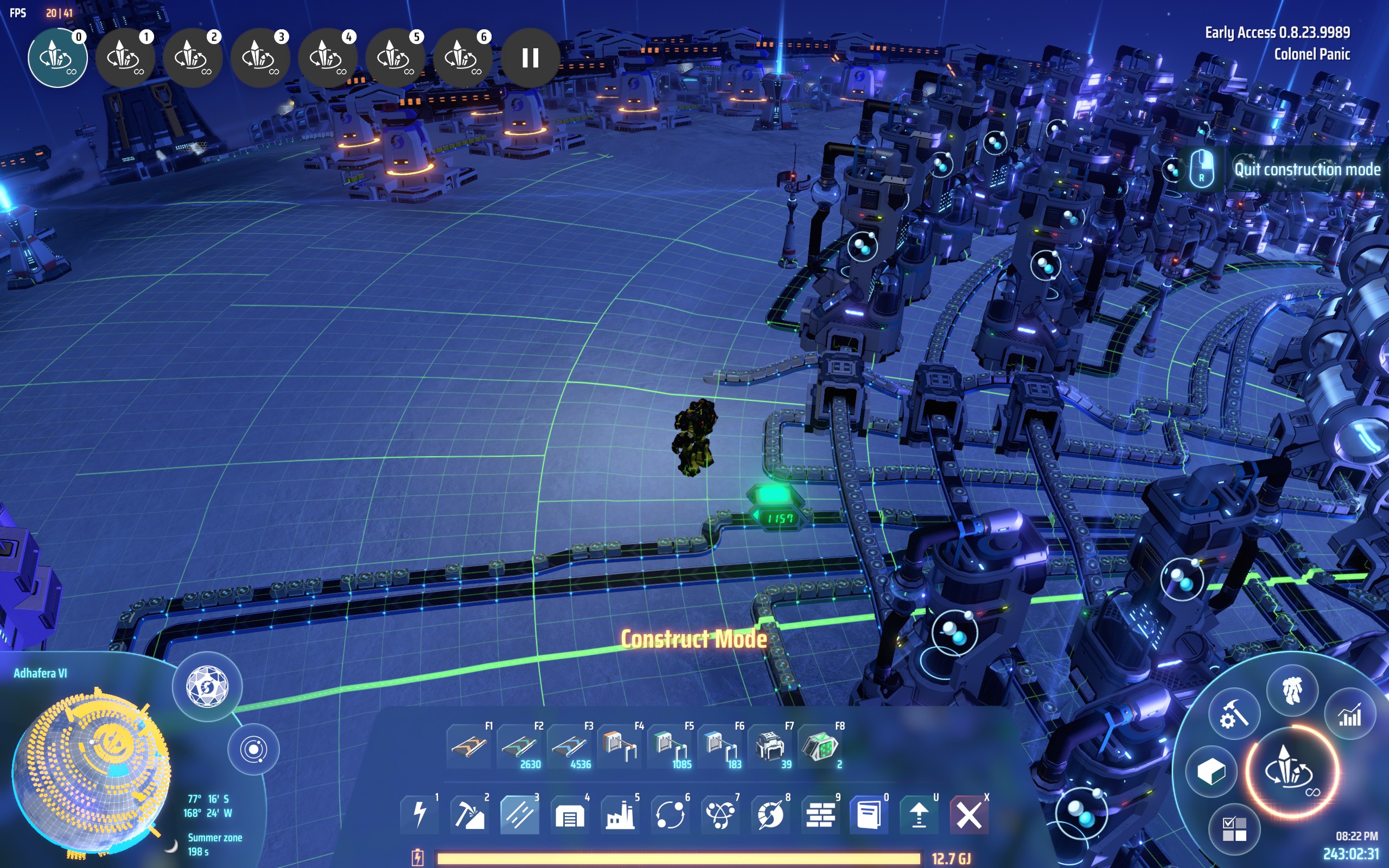Select the splitter item showing 39
The height and width of the screenshot is (868, 1389).
coord(770,747)
